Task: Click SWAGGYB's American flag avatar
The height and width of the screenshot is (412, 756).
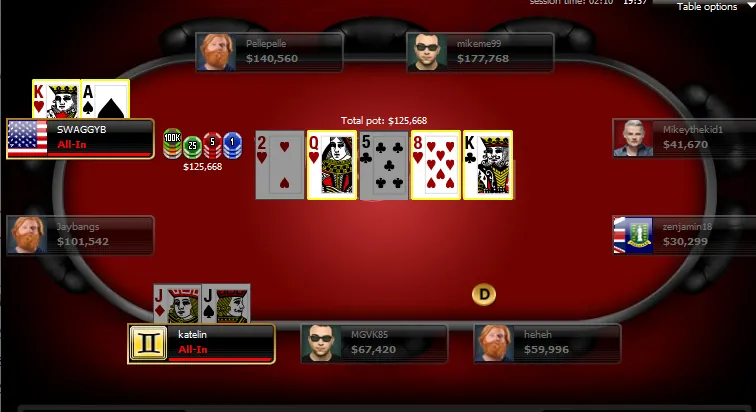Action: 27,139
